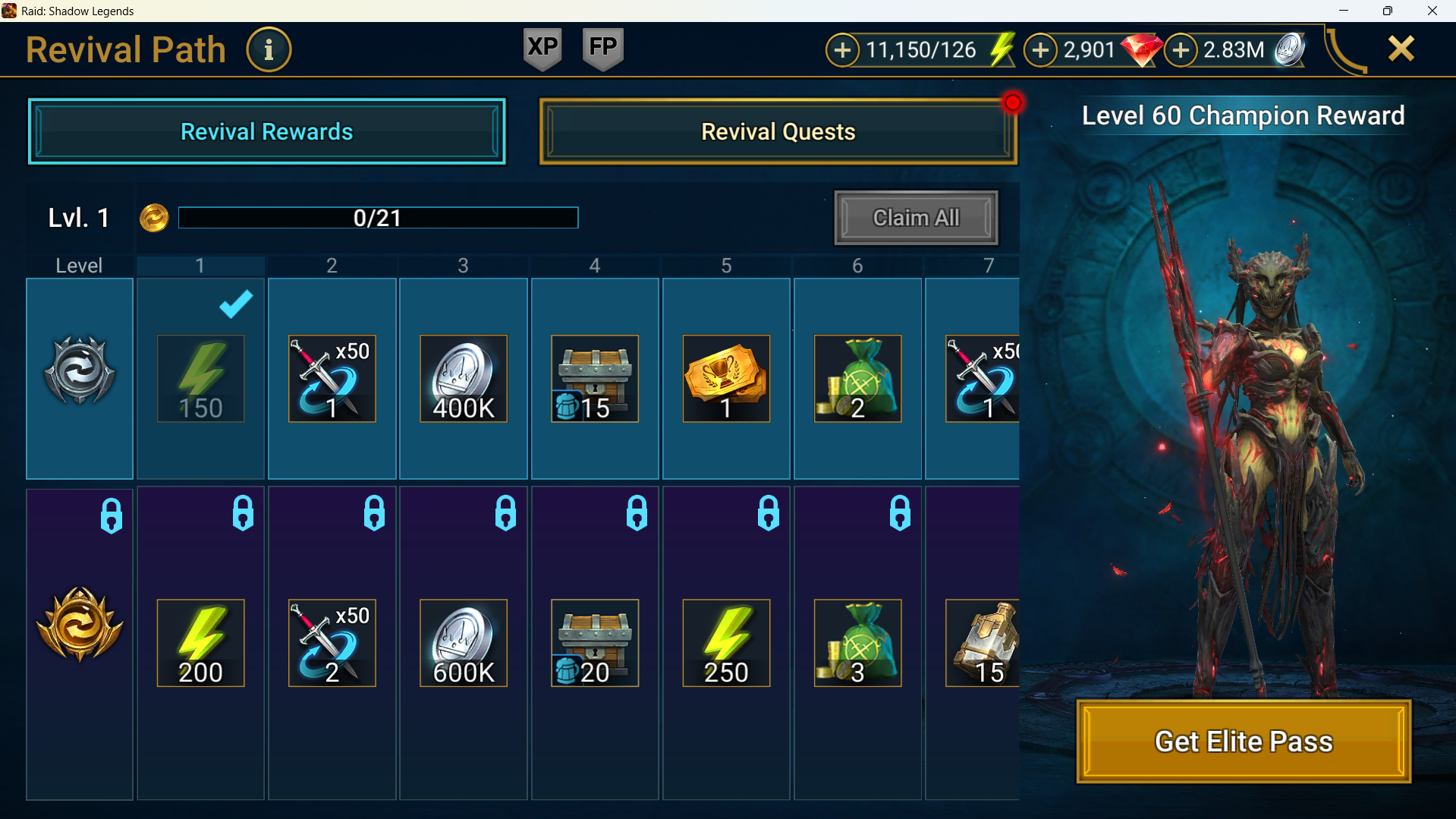This screenshot has height=819, width=1456.
Task: Pick the locked green bag reward 3
Action: [857, 643]
